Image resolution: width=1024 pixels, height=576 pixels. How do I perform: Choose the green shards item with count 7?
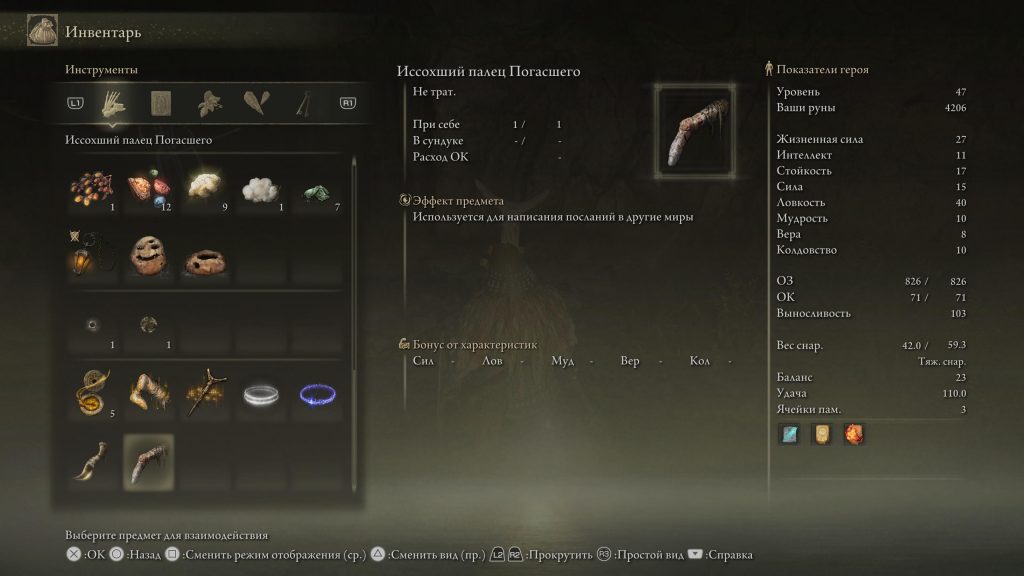pos(318,189)
